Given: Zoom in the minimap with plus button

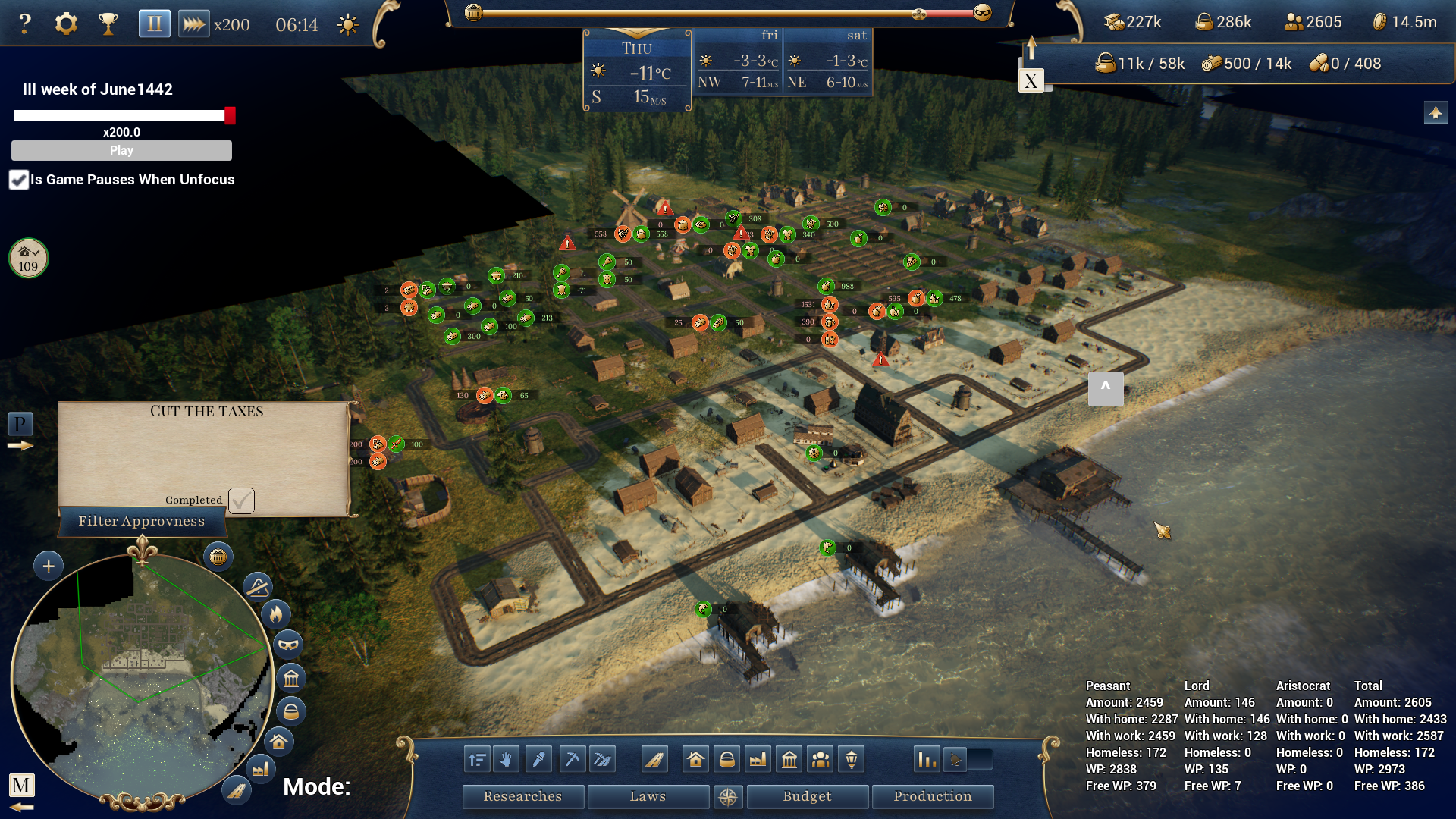Looking at the screenshot, I should click(49, 566).
